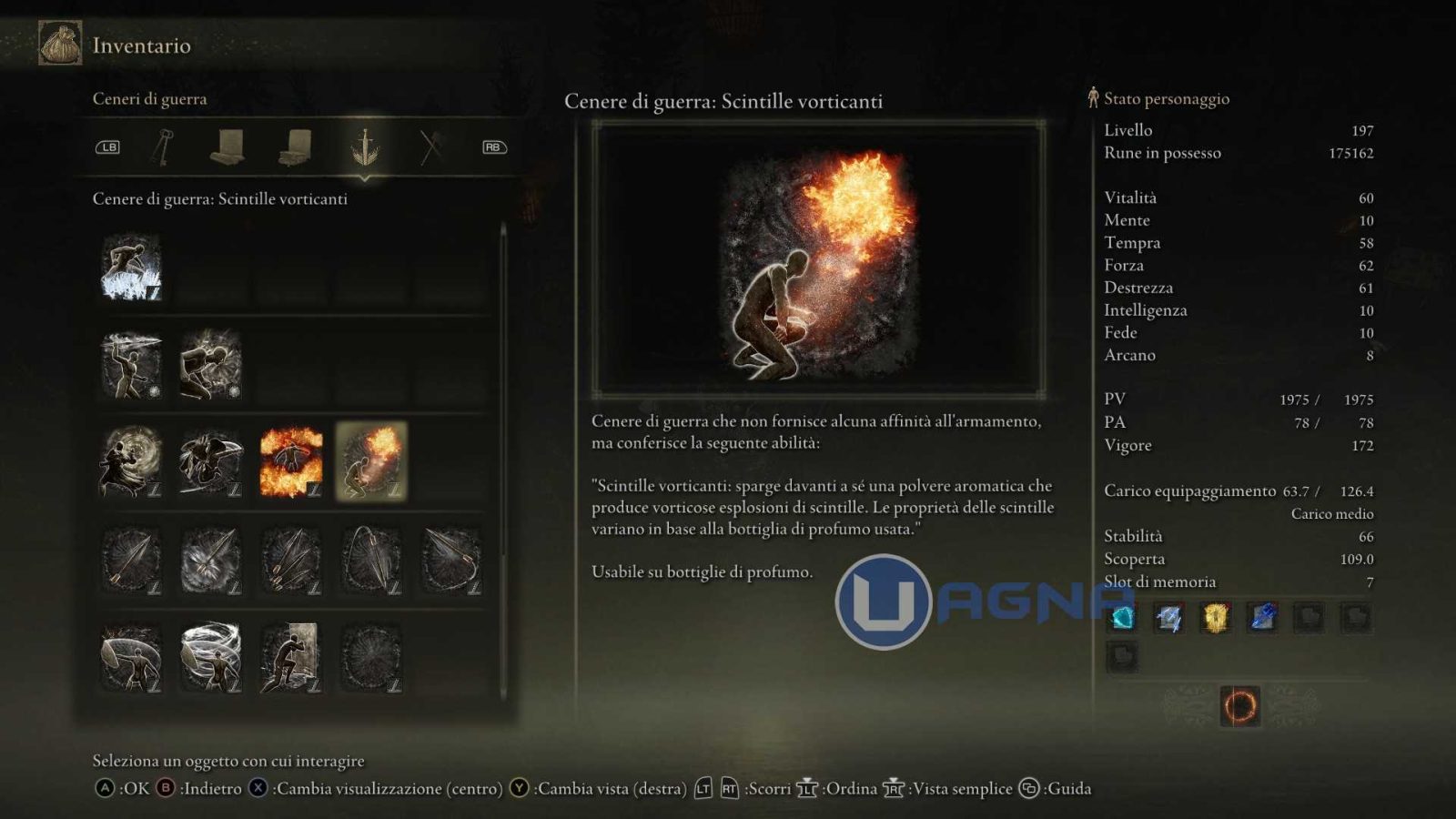Switch to the crossed weapons tab
The height and width of the screenshot is (819, 1456).
pos(430,147)
